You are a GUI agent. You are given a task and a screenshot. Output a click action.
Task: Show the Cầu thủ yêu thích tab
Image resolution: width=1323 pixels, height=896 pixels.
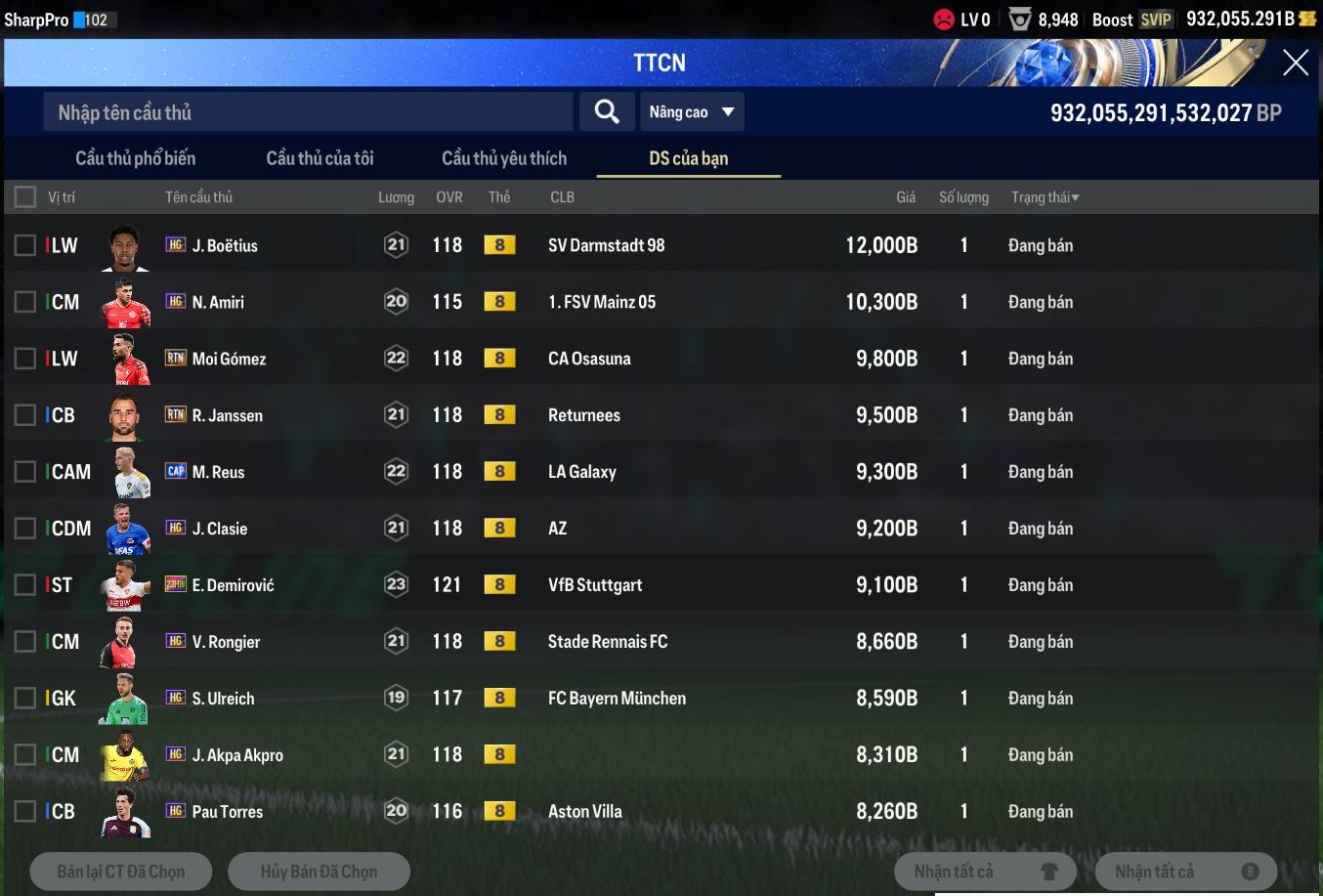coord(503,158)
